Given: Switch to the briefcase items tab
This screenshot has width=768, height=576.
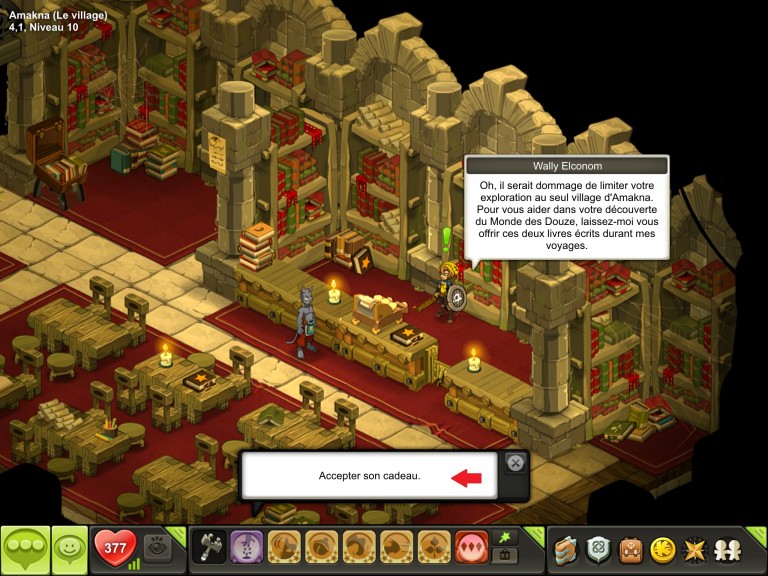Looking at the screenshot, I should [x=505, y=556].
